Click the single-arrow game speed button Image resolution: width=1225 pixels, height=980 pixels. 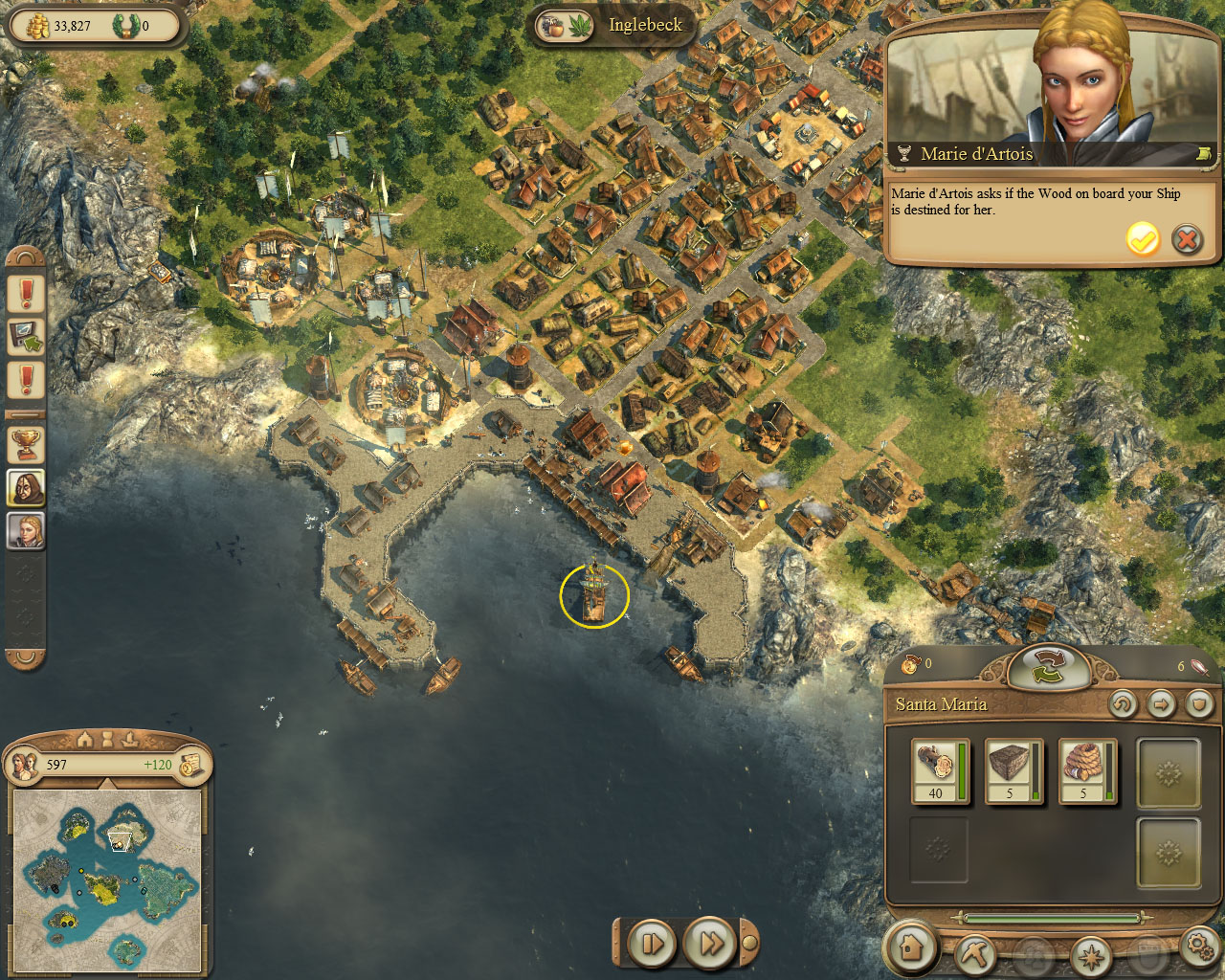(653, 944)
